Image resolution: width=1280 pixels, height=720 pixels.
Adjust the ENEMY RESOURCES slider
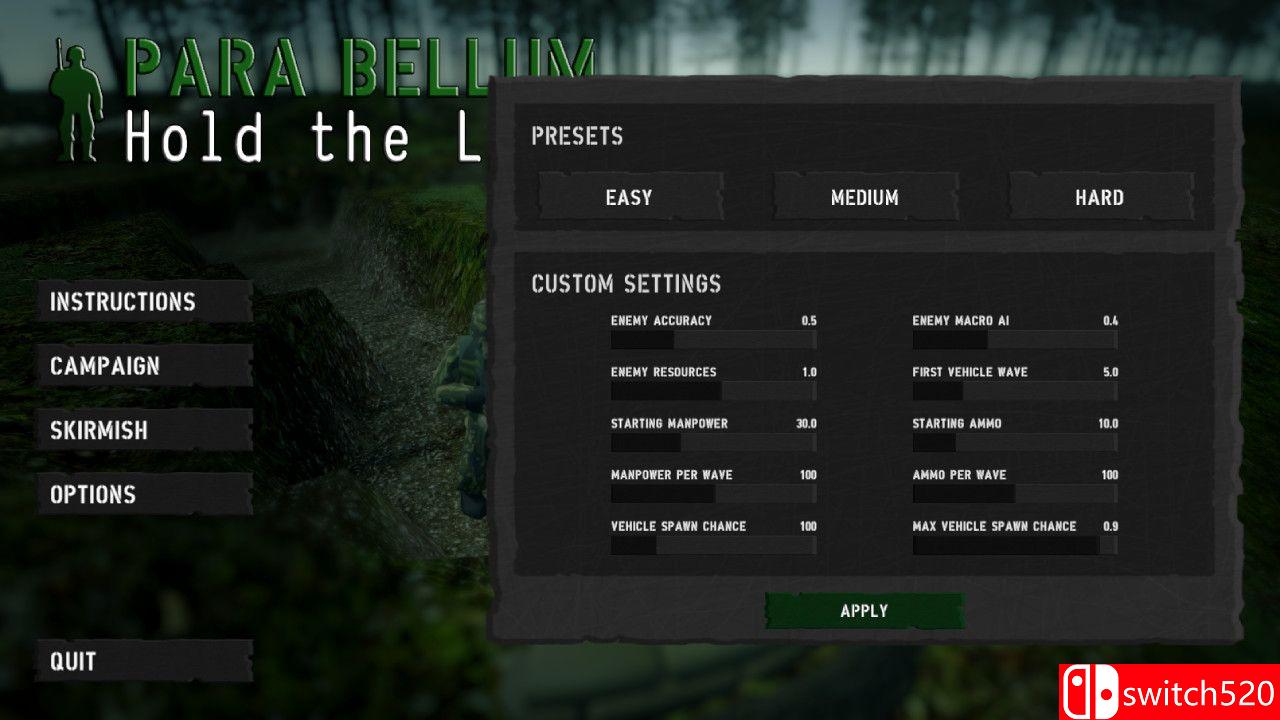click(713, 391)
